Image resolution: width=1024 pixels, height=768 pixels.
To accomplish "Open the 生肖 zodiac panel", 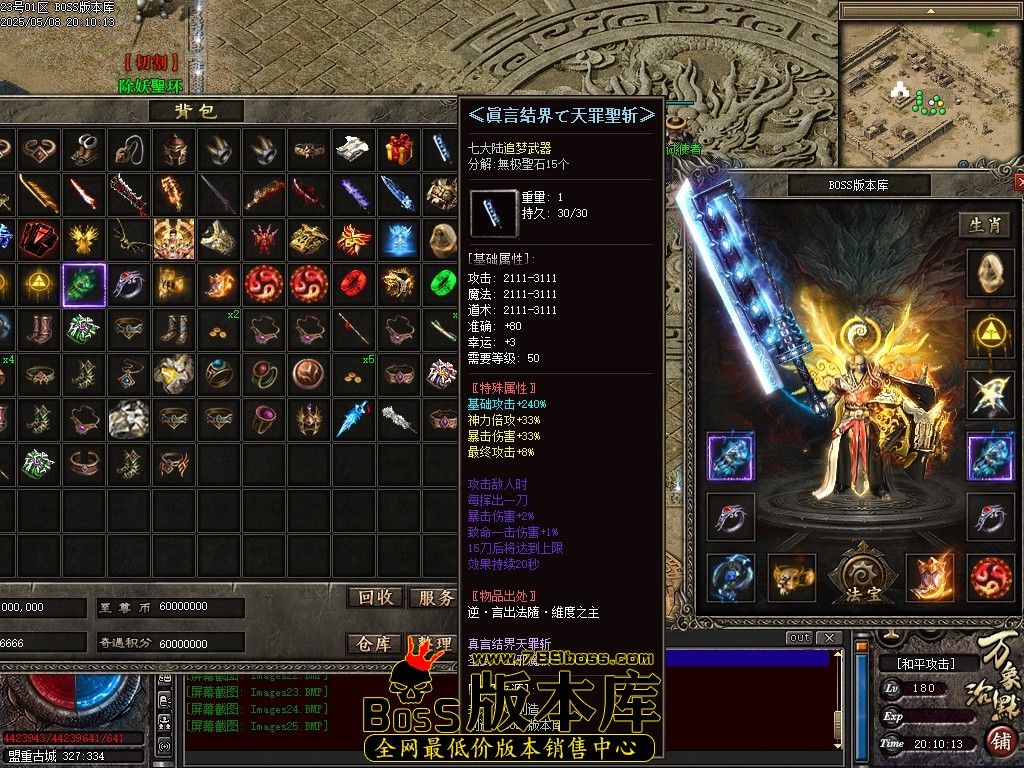I will (x=984, y=225).
